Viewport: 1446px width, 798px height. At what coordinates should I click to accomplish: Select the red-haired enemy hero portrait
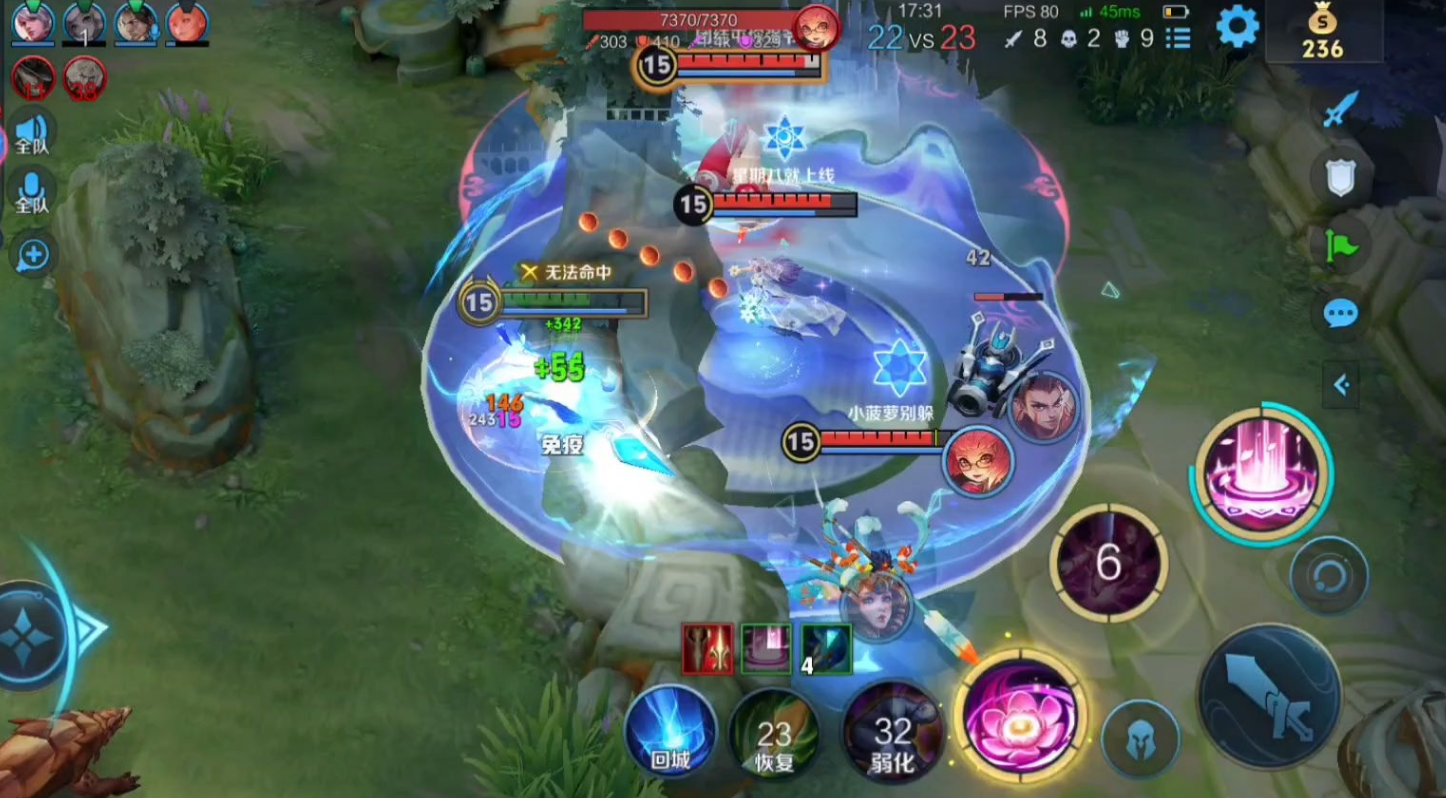(978, 461)
